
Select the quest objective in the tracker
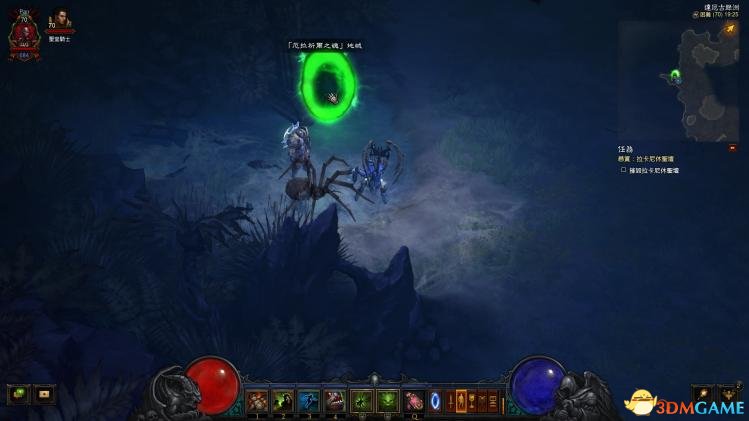click(x=654, y=171)
